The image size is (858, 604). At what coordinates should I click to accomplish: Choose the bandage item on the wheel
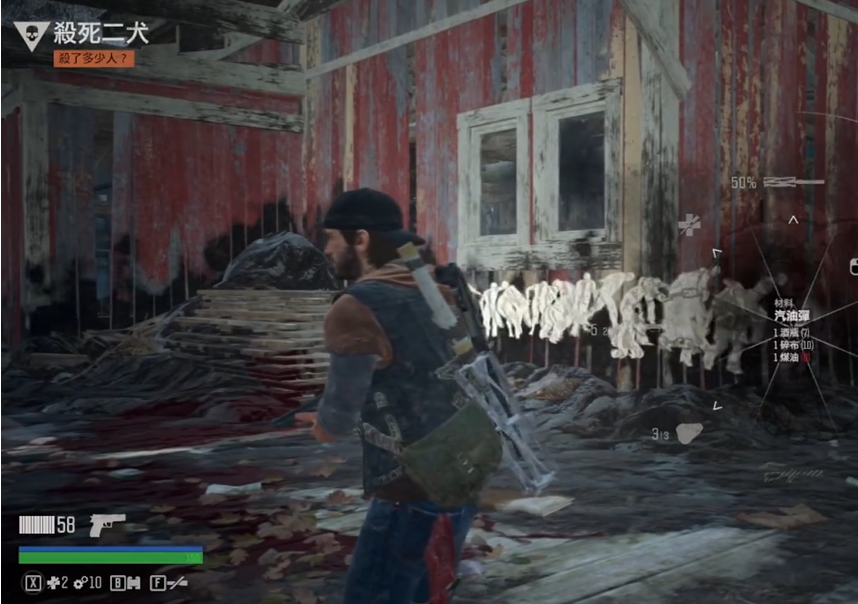pos(689,225)
